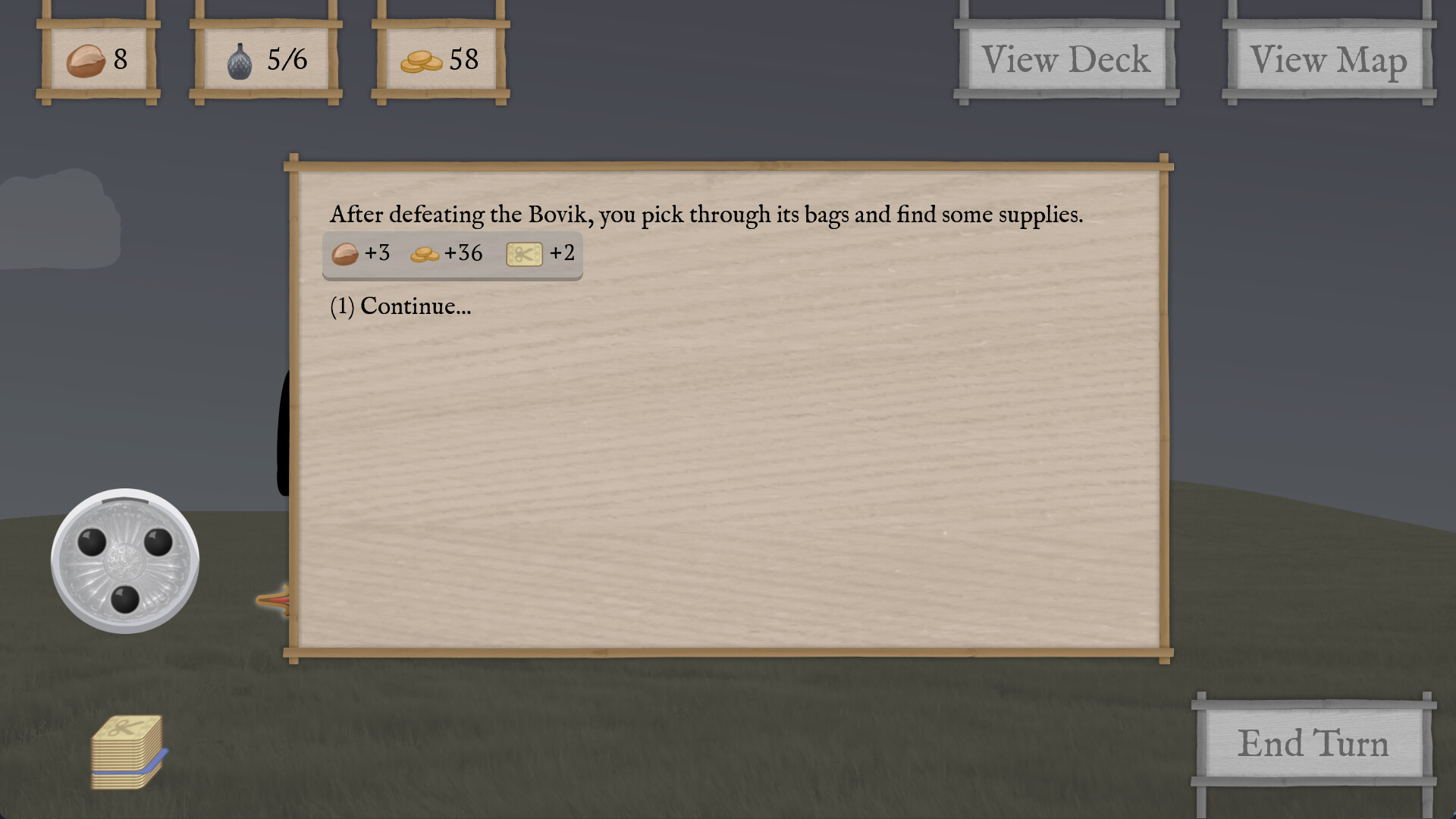
Task: Click the card +2 reward icon
Action: [x=525, y=254]
